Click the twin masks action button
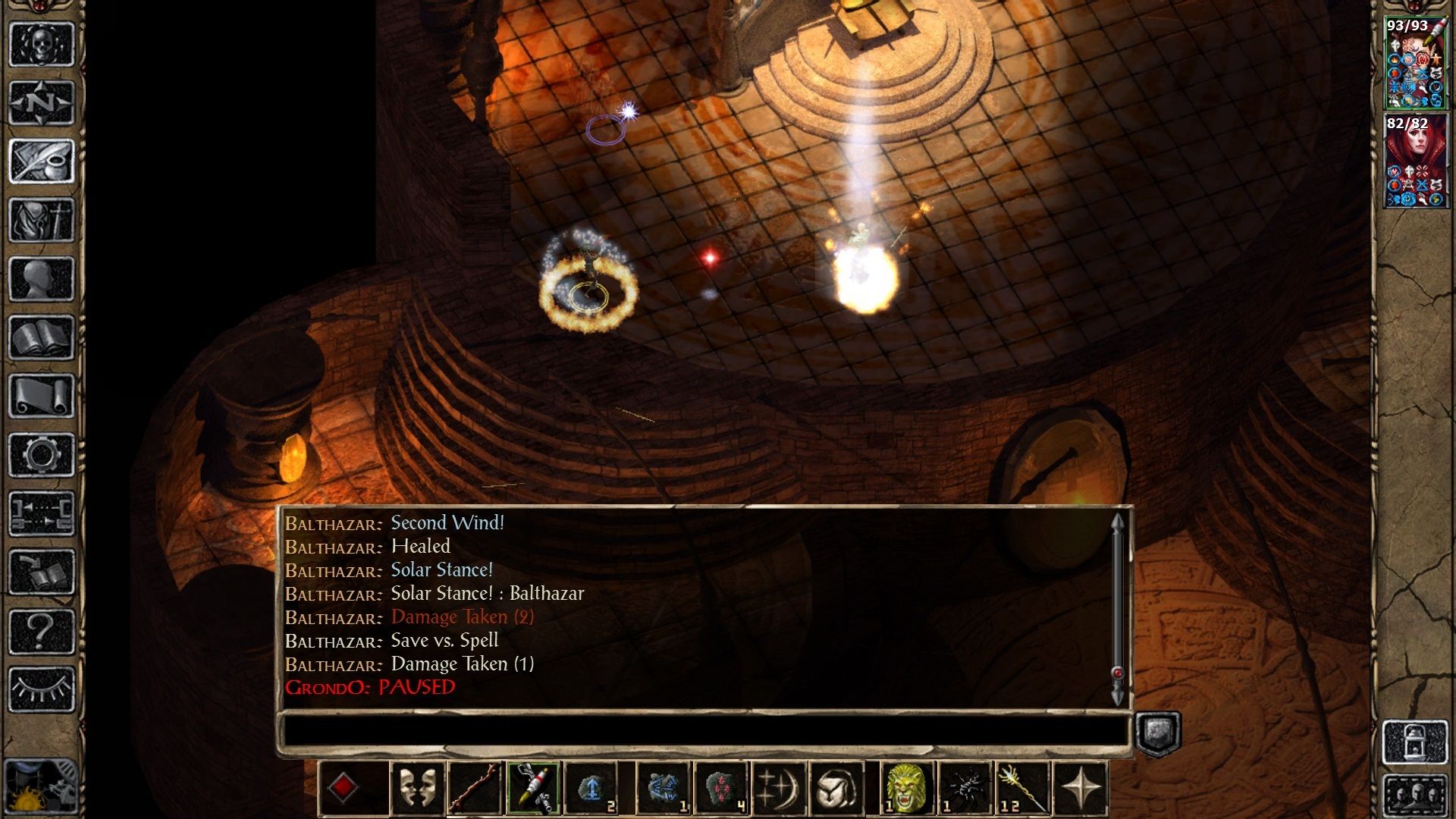 [418, 788]
